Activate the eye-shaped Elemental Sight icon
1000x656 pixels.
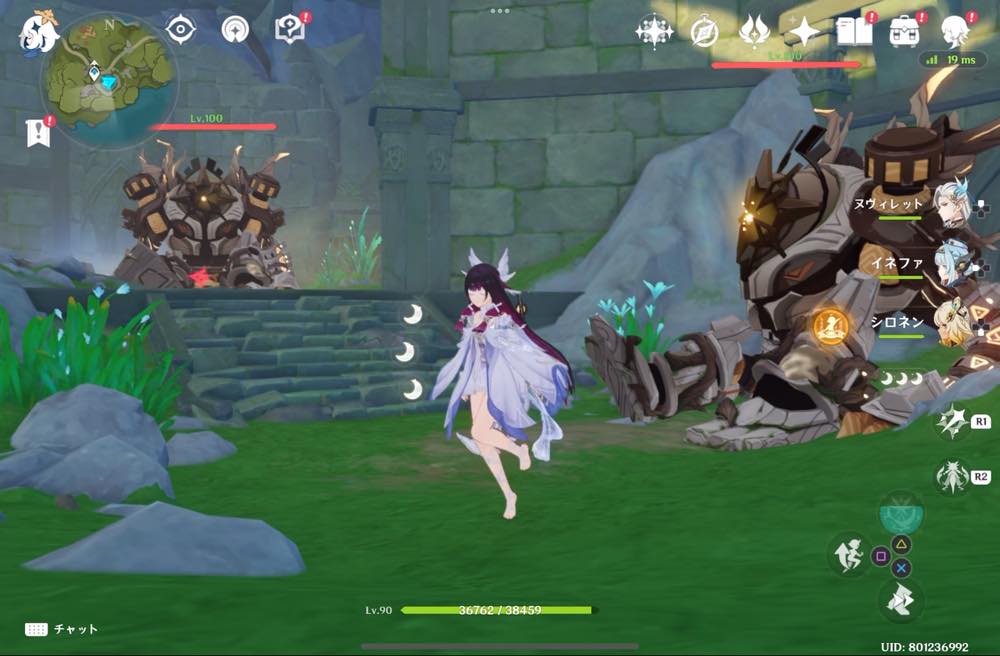(180, 30)
